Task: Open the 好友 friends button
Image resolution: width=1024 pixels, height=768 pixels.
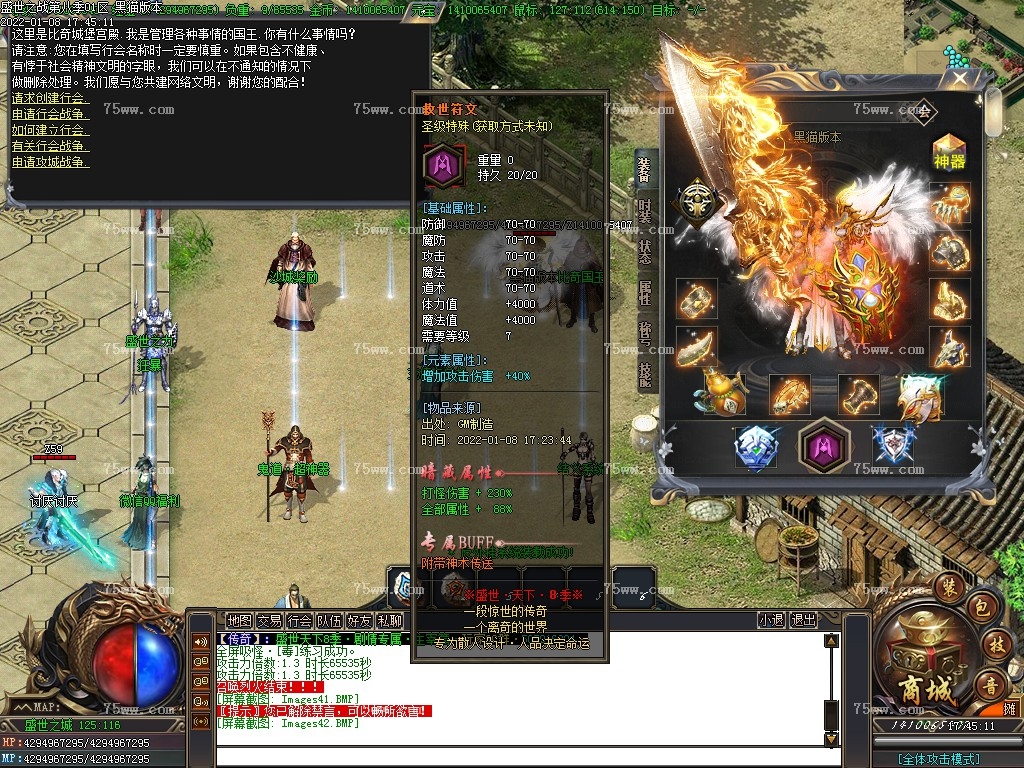Action: pos(359,620)
